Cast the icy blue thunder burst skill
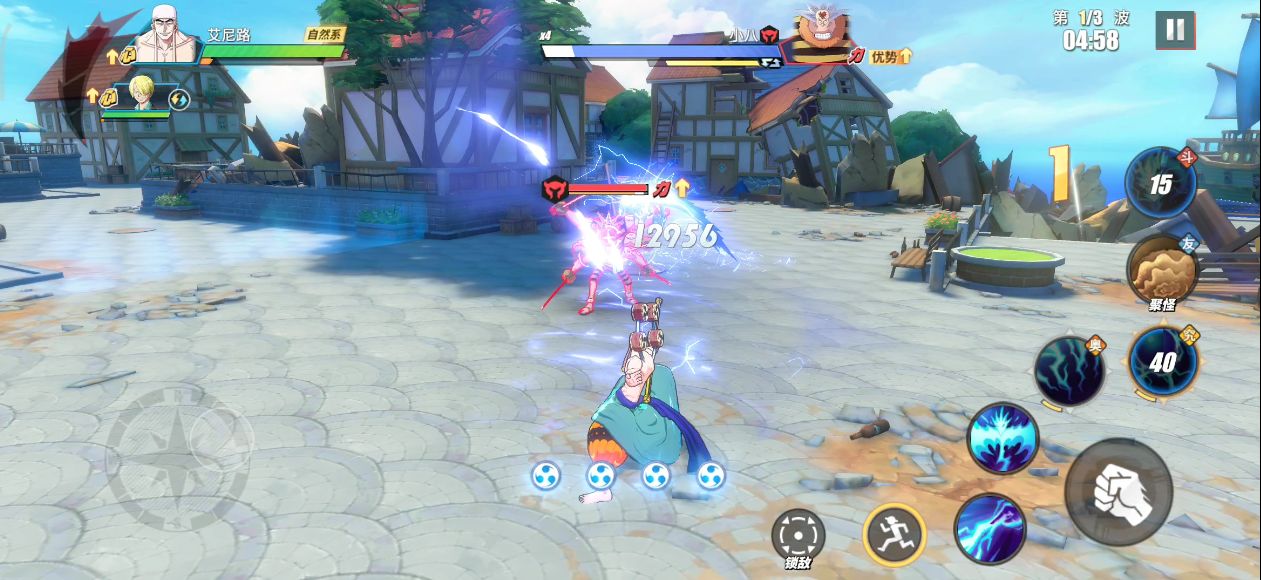Image resolution: width=1261 pixels, height=580 pixels. pyautogui.click(x=1003, y=438)
